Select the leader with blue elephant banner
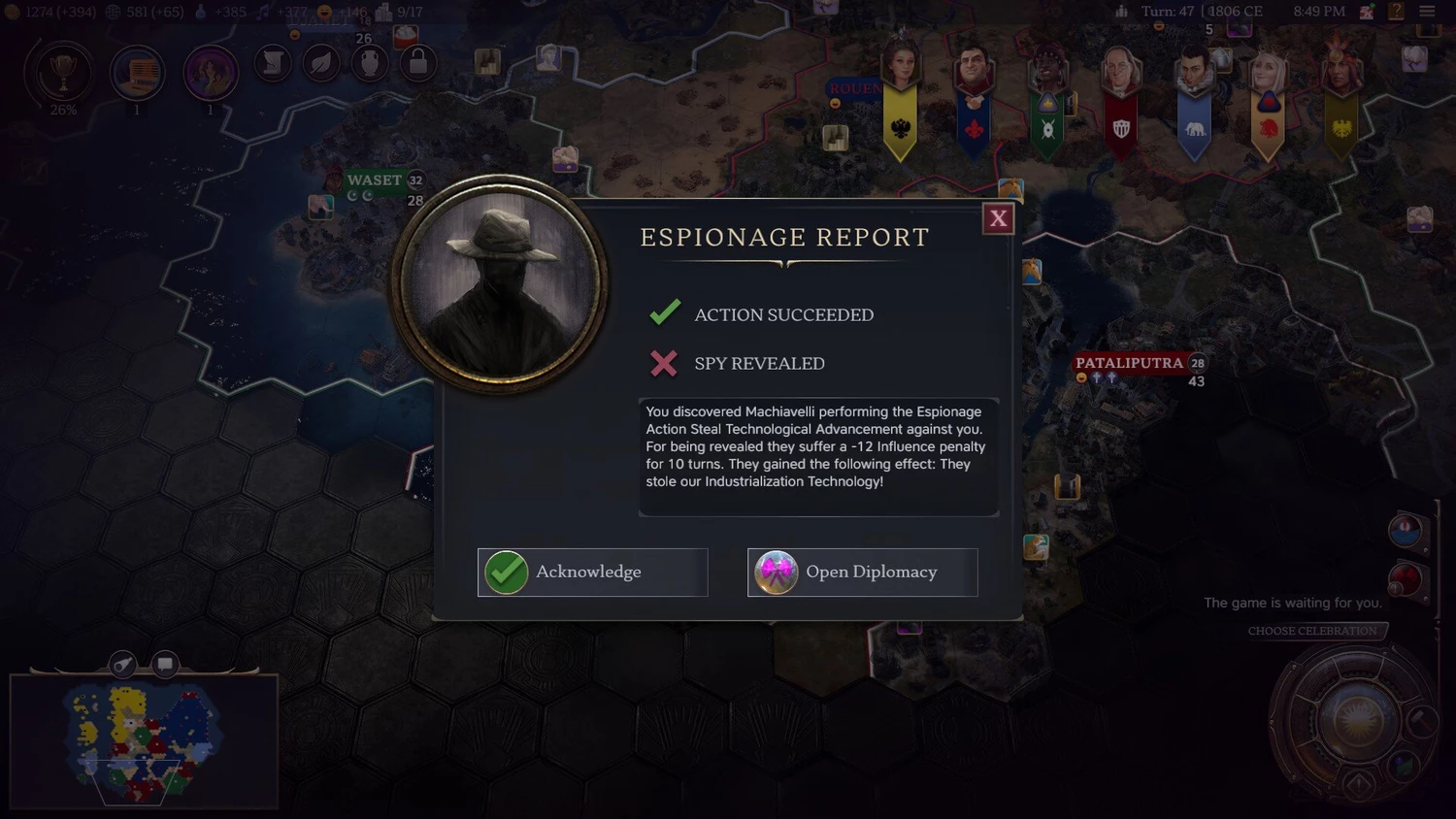1456x819 pixels. coord(1194,97)
